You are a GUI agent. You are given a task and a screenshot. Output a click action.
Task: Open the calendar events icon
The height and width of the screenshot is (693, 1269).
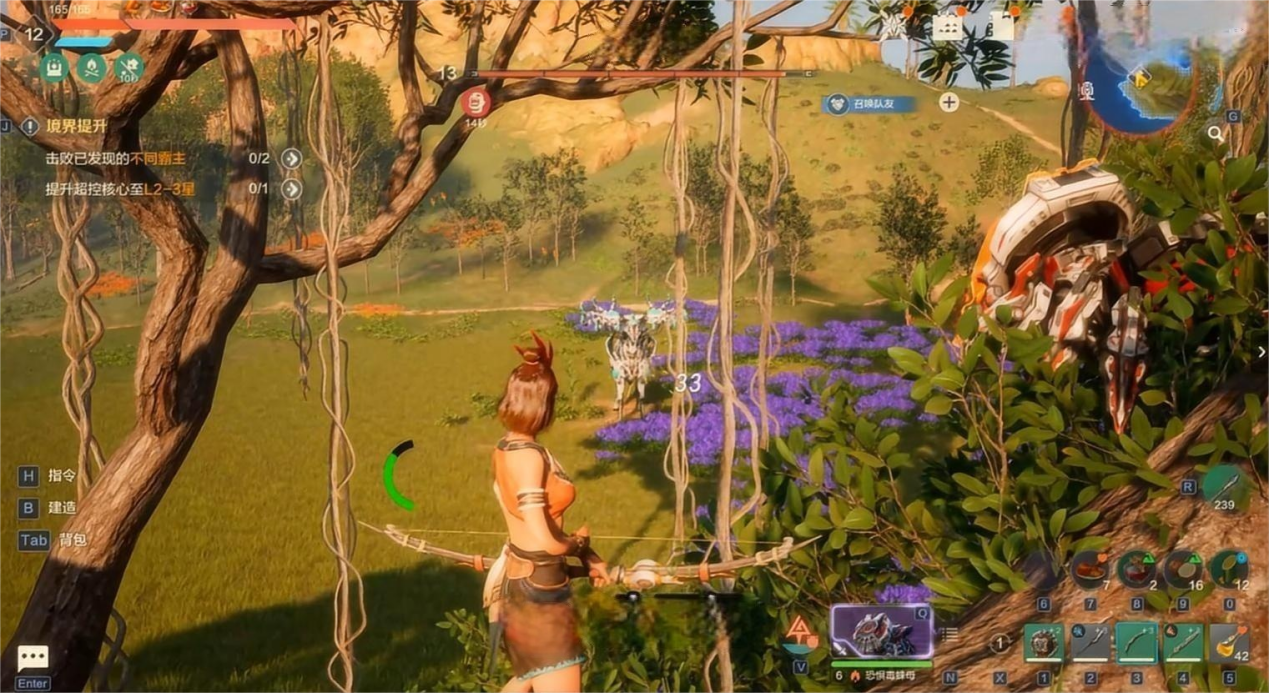tap(947, 27)
